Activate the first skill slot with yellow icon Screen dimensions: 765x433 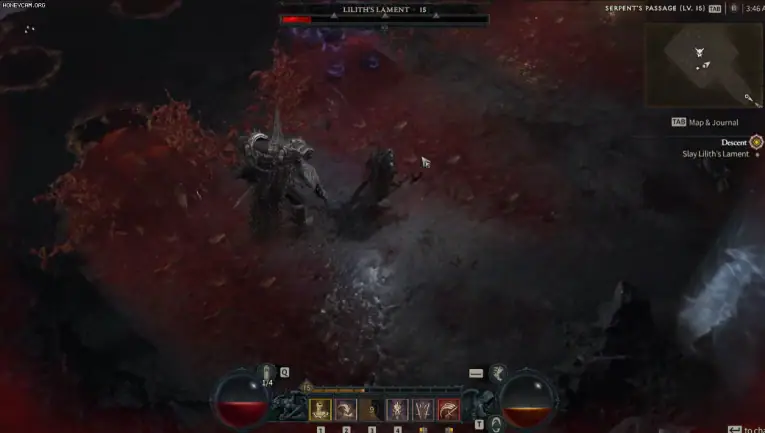coord(320,408)
